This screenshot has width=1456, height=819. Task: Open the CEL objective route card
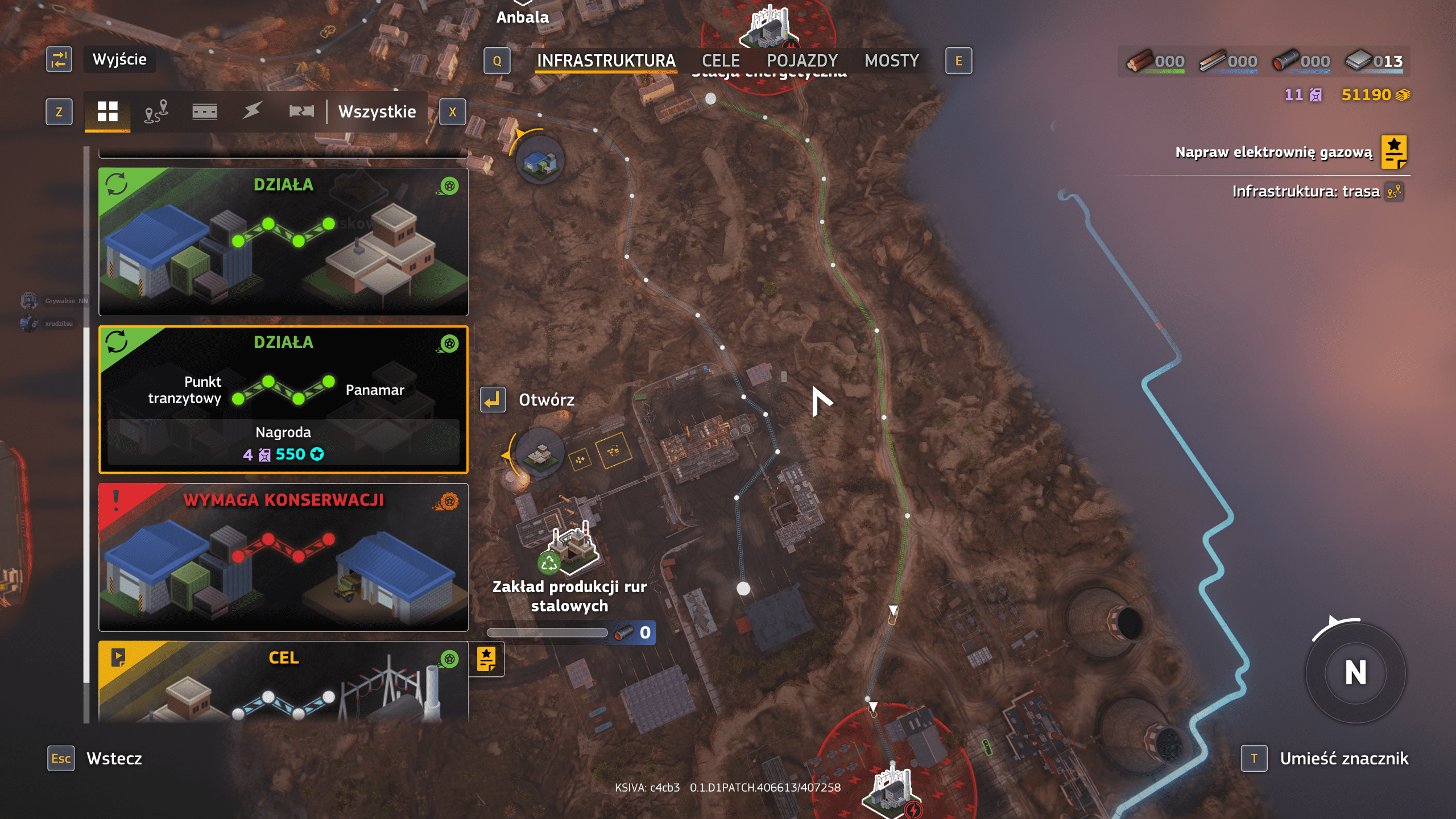pos(283,682)
